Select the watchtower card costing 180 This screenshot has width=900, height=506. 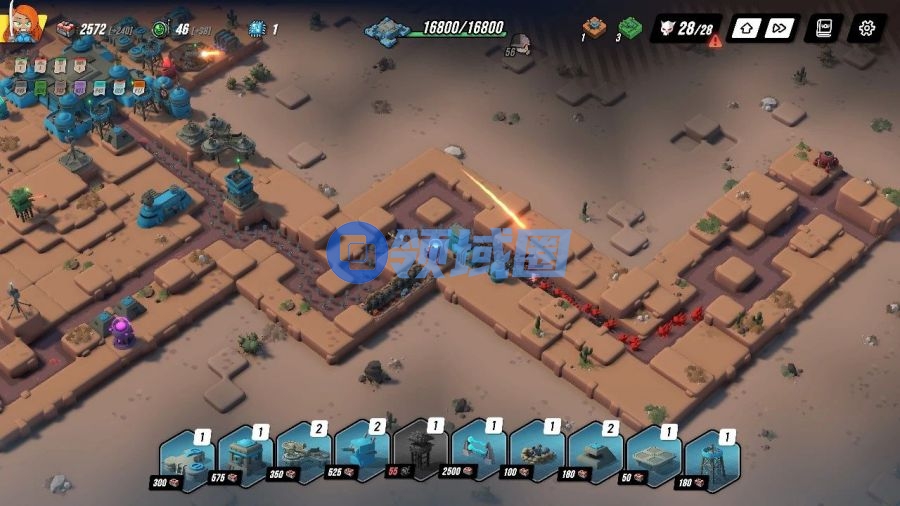710,459
